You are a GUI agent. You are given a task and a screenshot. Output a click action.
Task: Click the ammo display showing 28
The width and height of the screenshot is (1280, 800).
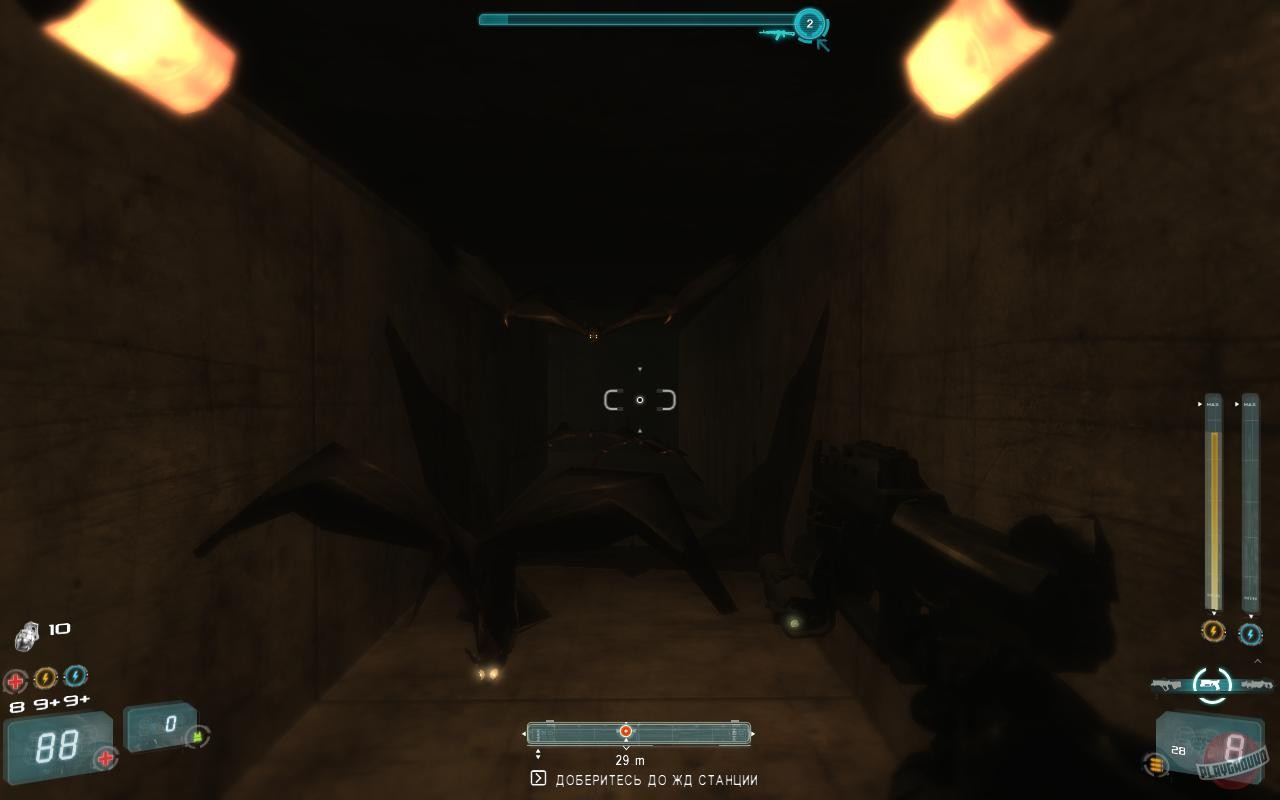pyautogui.click(x=1178, y=749)
